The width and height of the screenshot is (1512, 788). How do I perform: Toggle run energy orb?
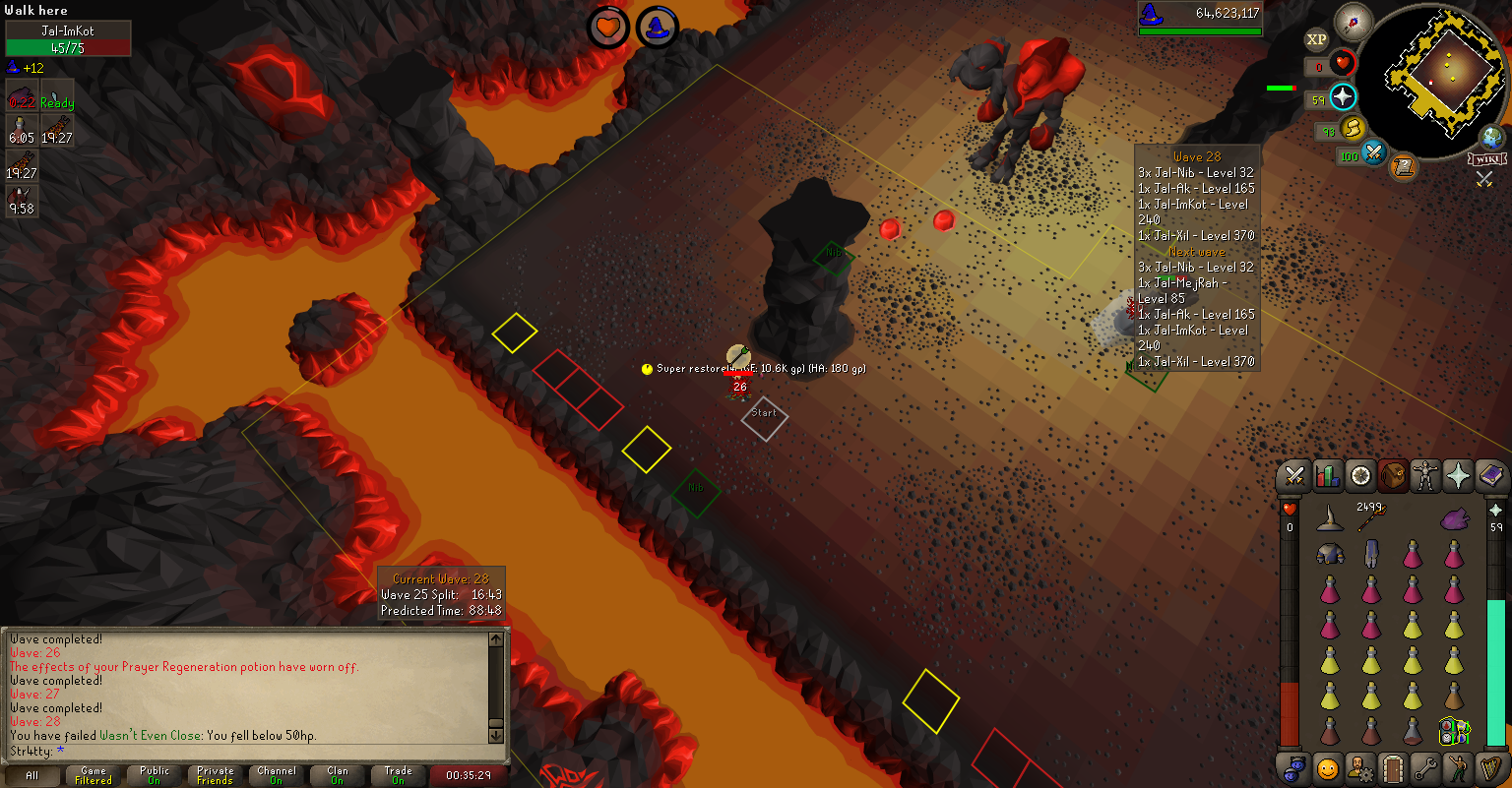pyautogui.click(x=1354, y=127)
